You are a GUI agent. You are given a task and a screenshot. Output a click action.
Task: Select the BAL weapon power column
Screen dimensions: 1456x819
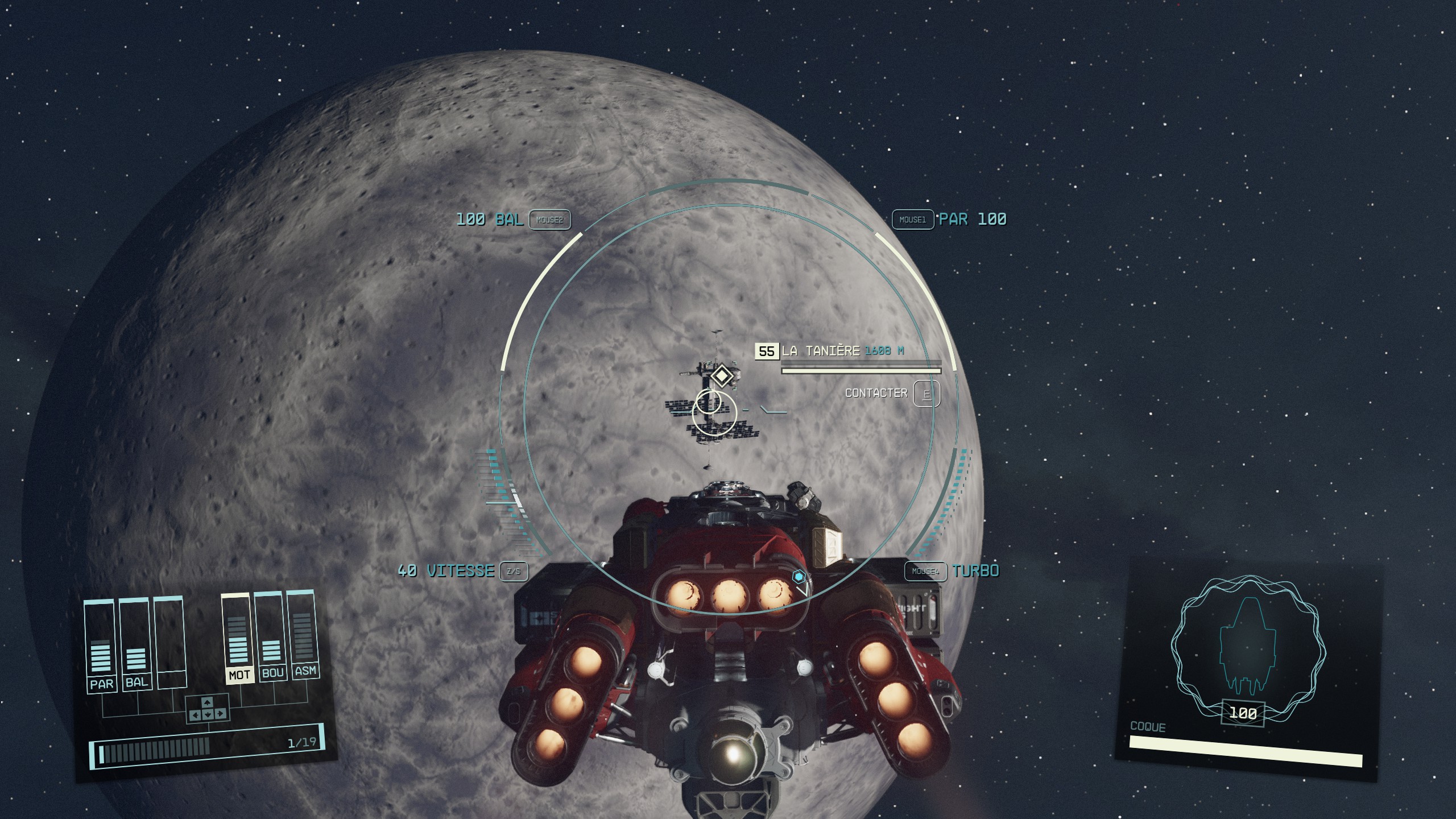point(135,645)
